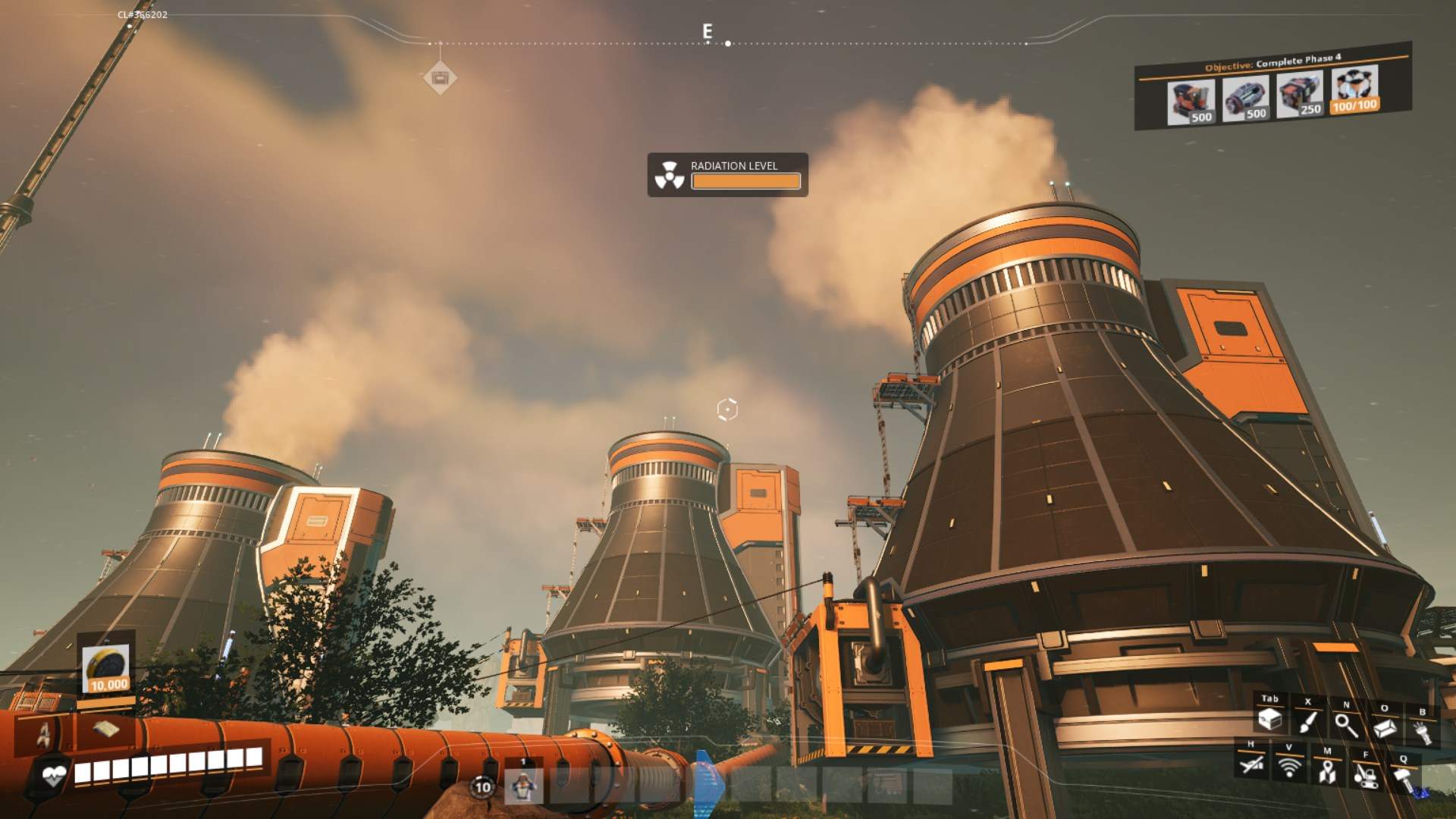Open the inventory crate icon above Tab
1456x819 pixels.
click(x=1270, y=720)
